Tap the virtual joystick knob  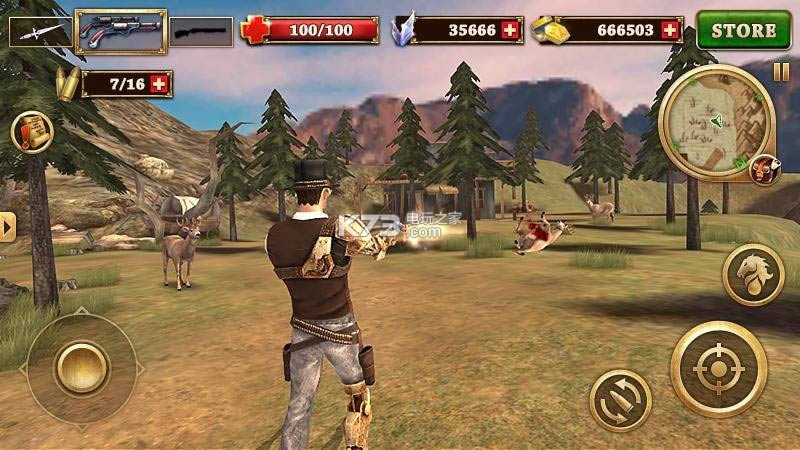[x=81, y=367]
